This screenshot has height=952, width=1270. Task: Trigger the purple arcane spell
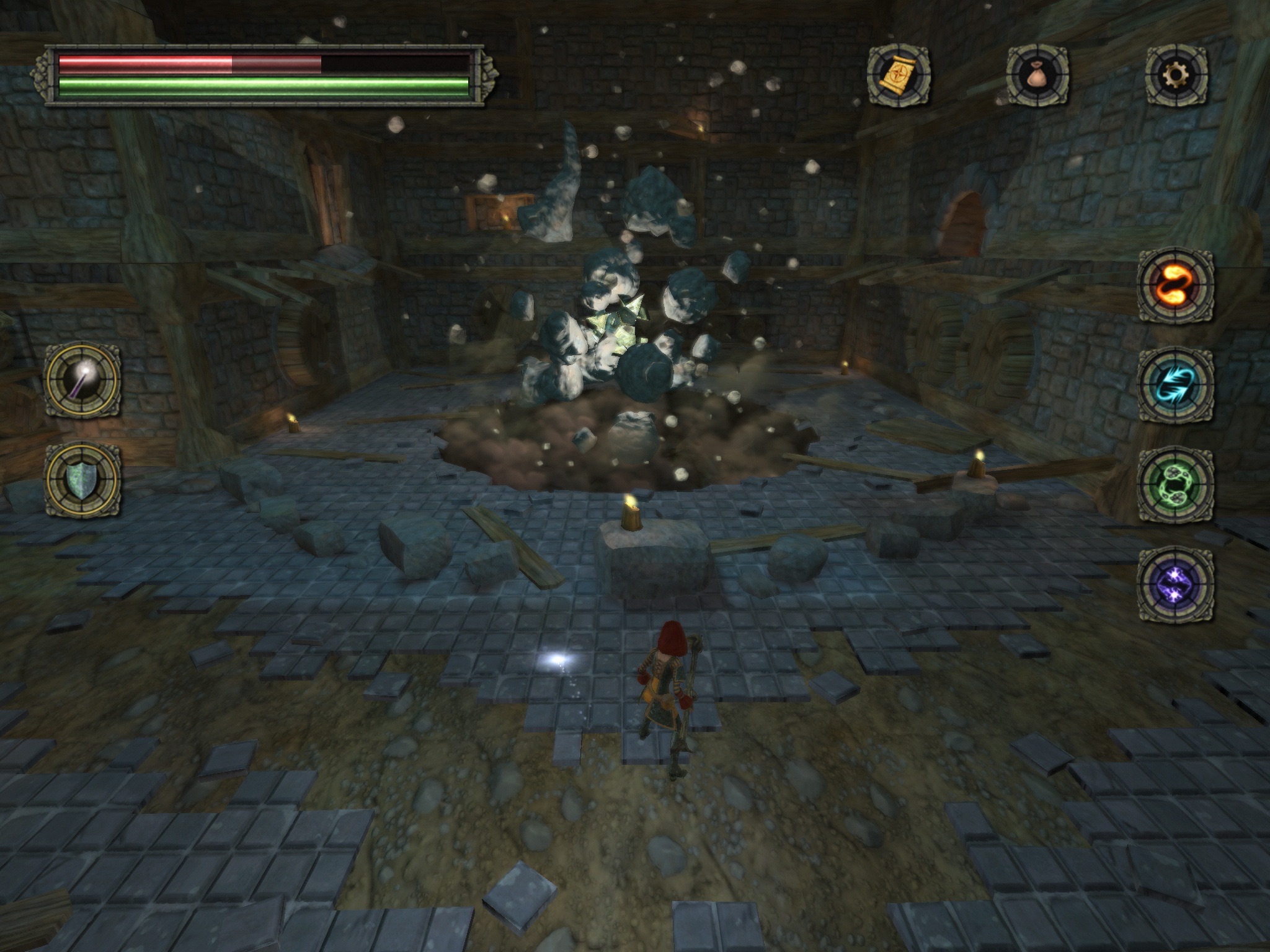[1175, 584]
